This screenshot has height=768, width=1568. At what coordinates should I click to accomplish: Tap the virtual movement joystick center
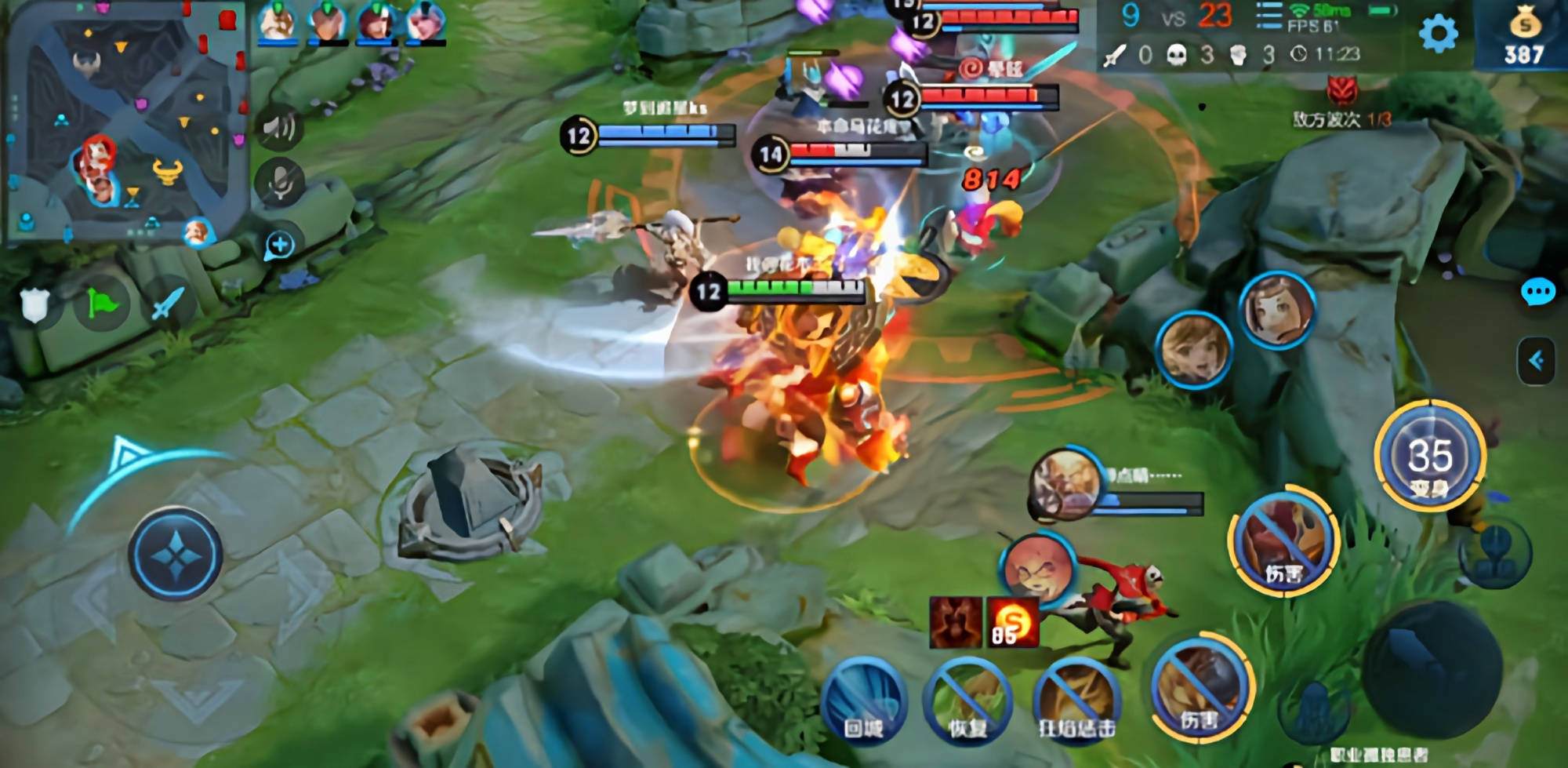[175, 555]
